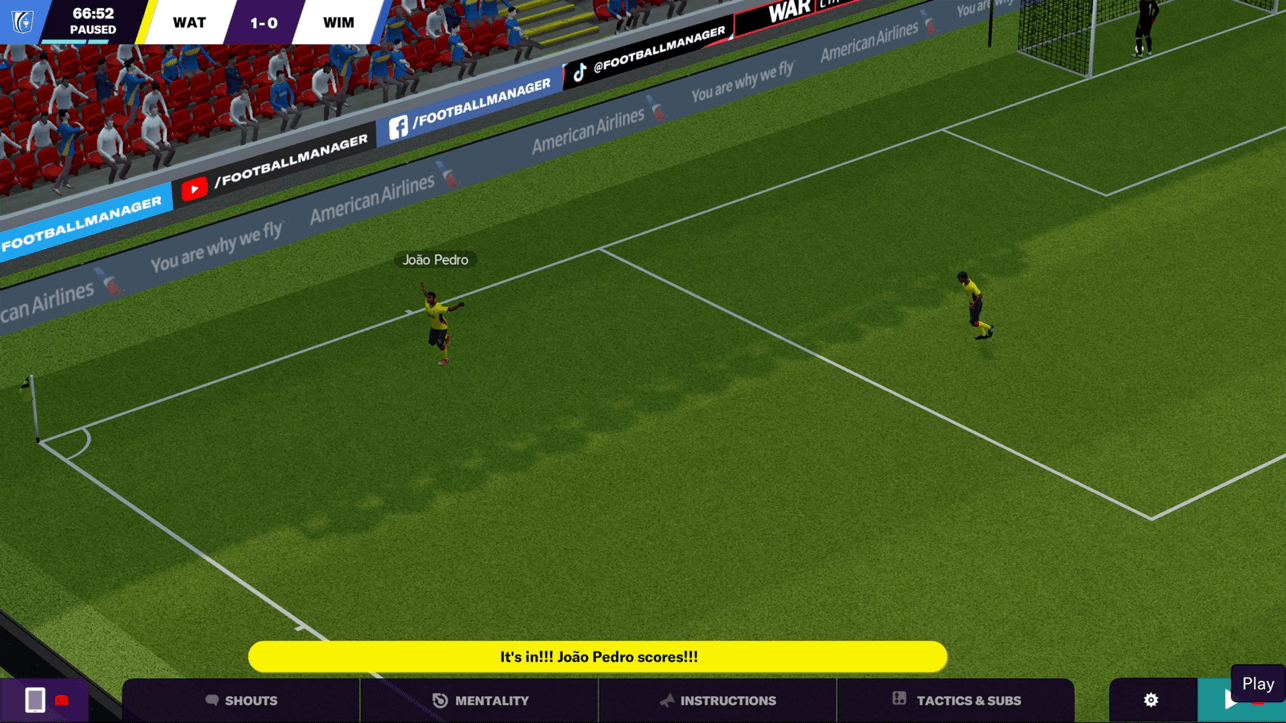Viewport: 1286px width, 723px height.
Task: Click the competition badge icon beside the match clock
Action: point(22,21)
